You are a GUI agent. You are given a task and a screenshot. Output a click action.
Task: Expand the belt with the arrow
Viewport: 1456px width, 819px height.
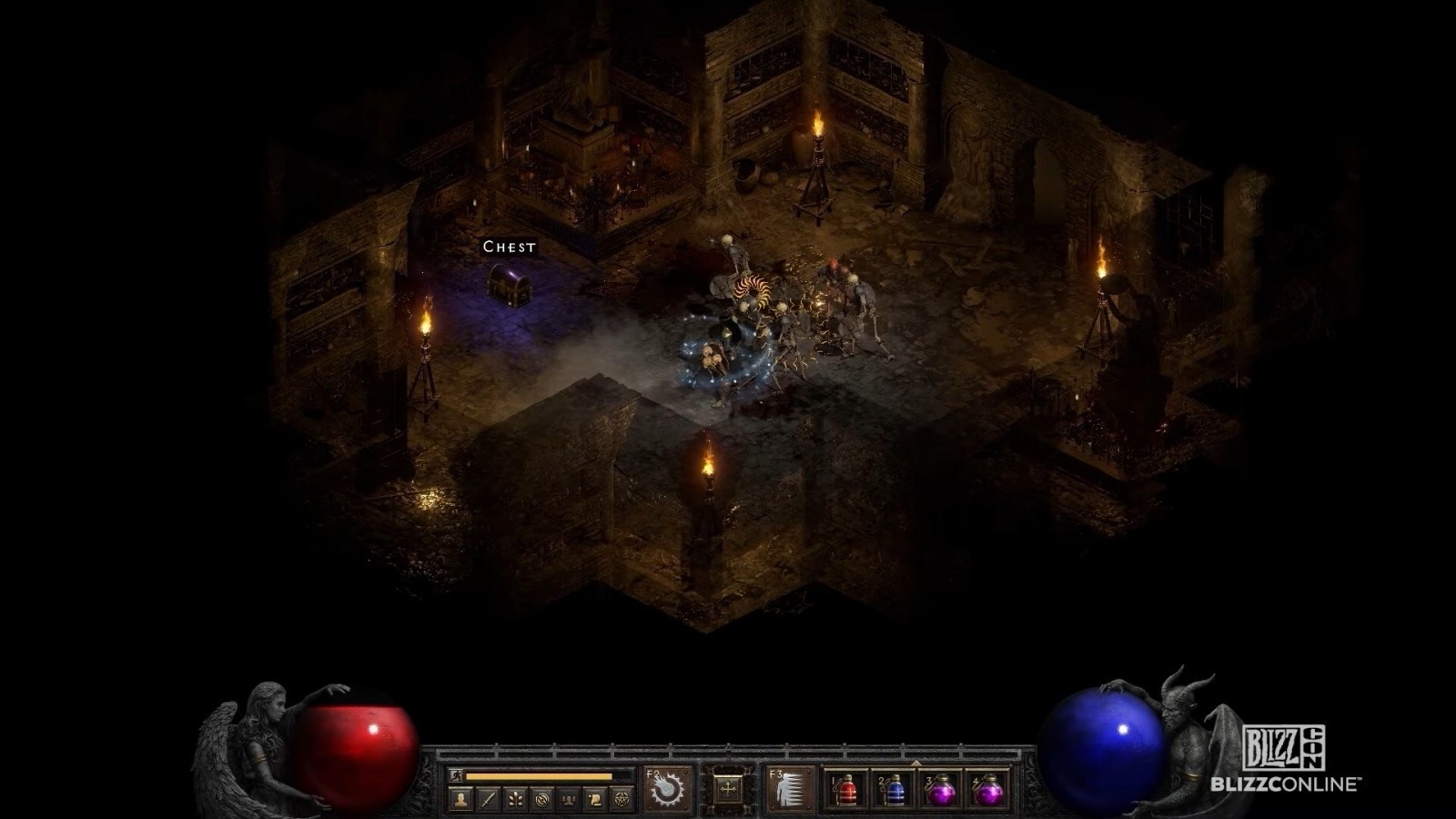(x=916, y=763)
